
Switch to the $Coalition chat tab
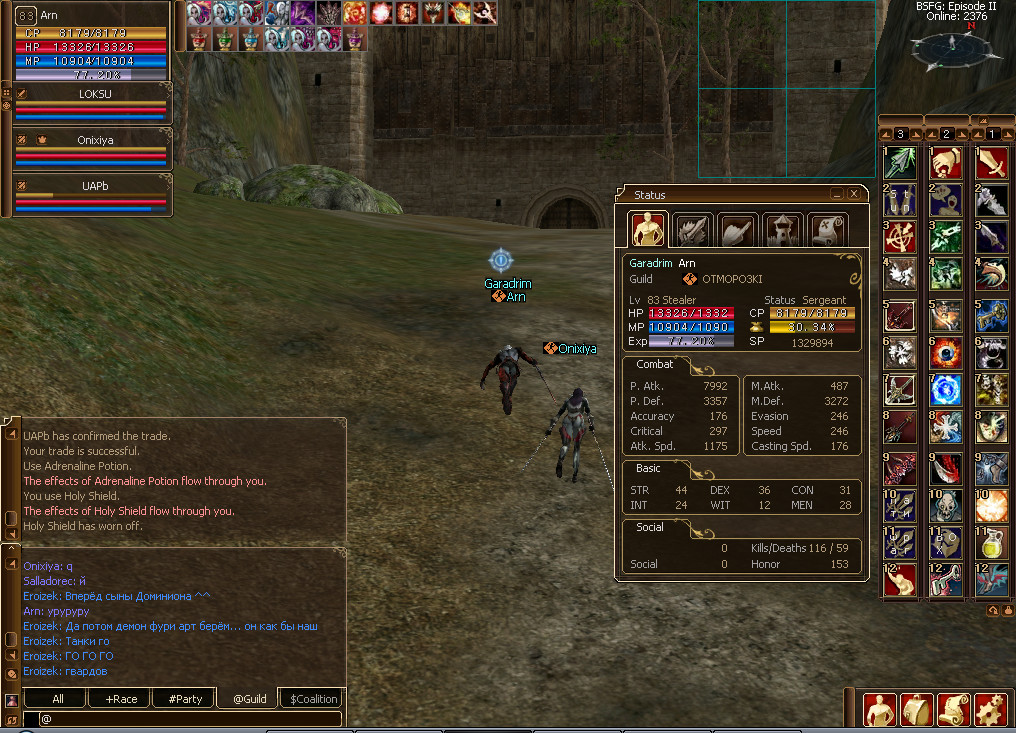coord(314,699)
